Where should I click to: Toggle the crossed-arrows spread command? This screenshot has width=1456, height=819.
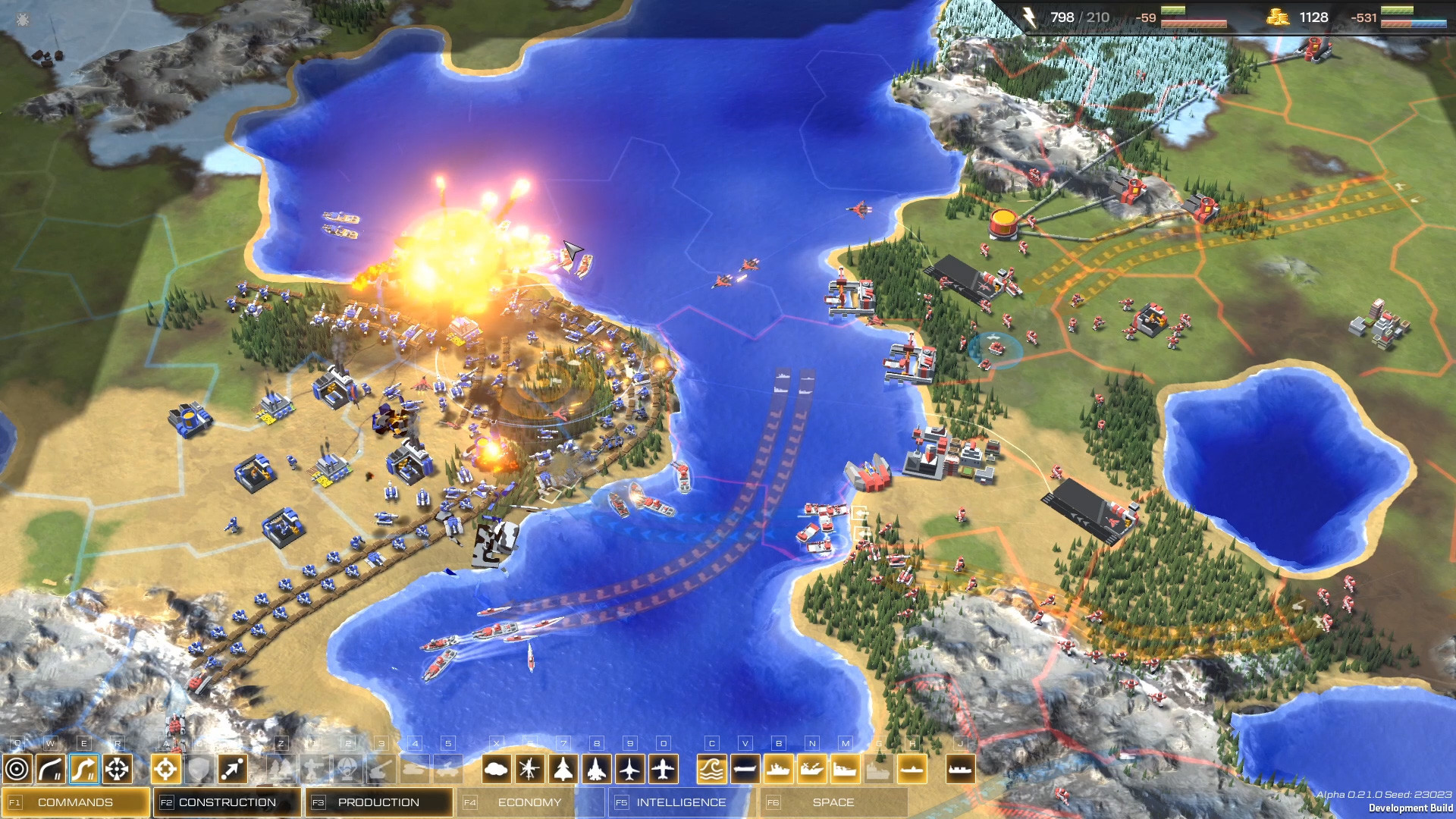[117, 768]
